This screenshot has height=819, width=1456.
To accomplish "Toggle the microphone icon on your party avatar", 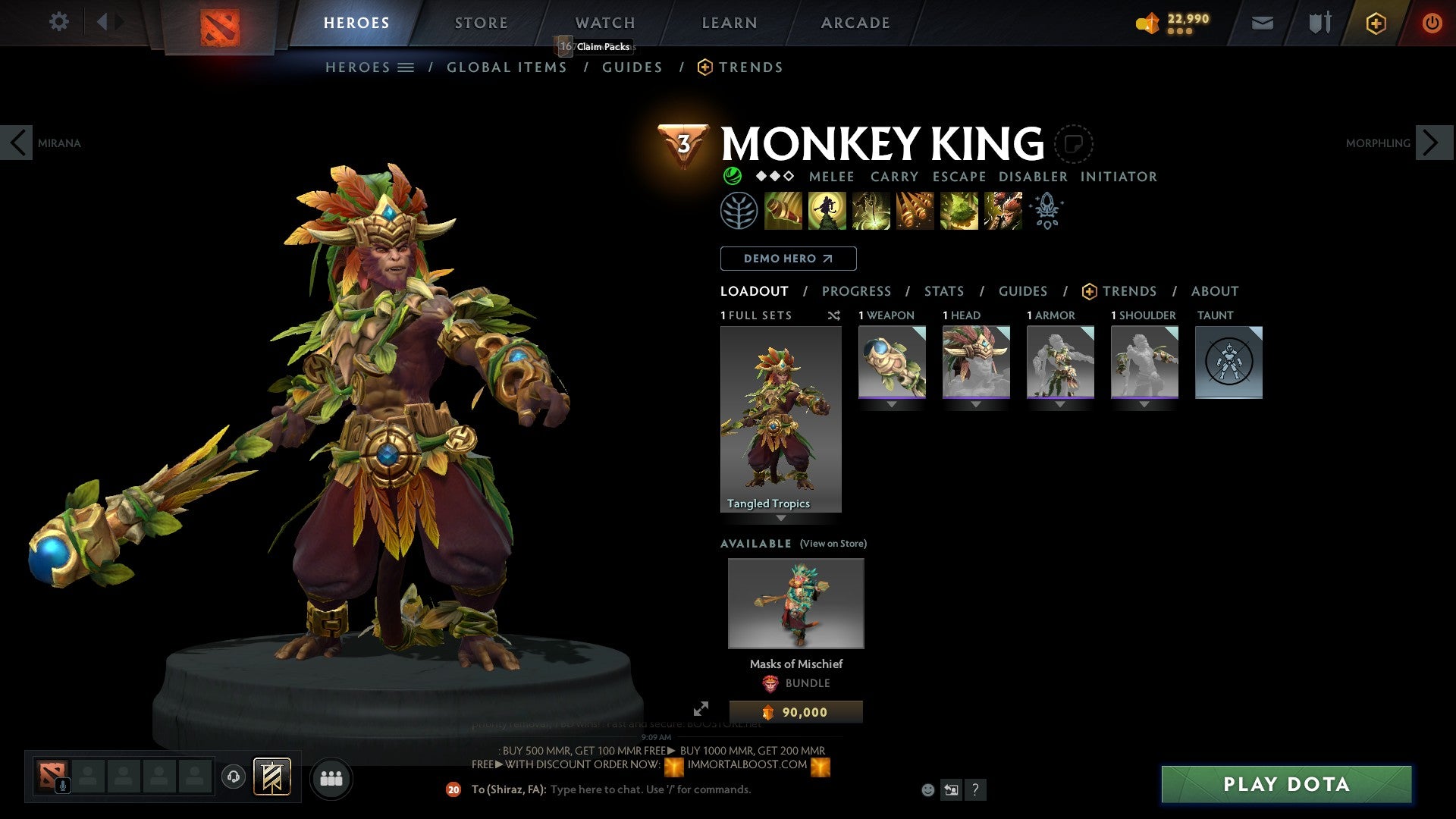I will 62,784.
